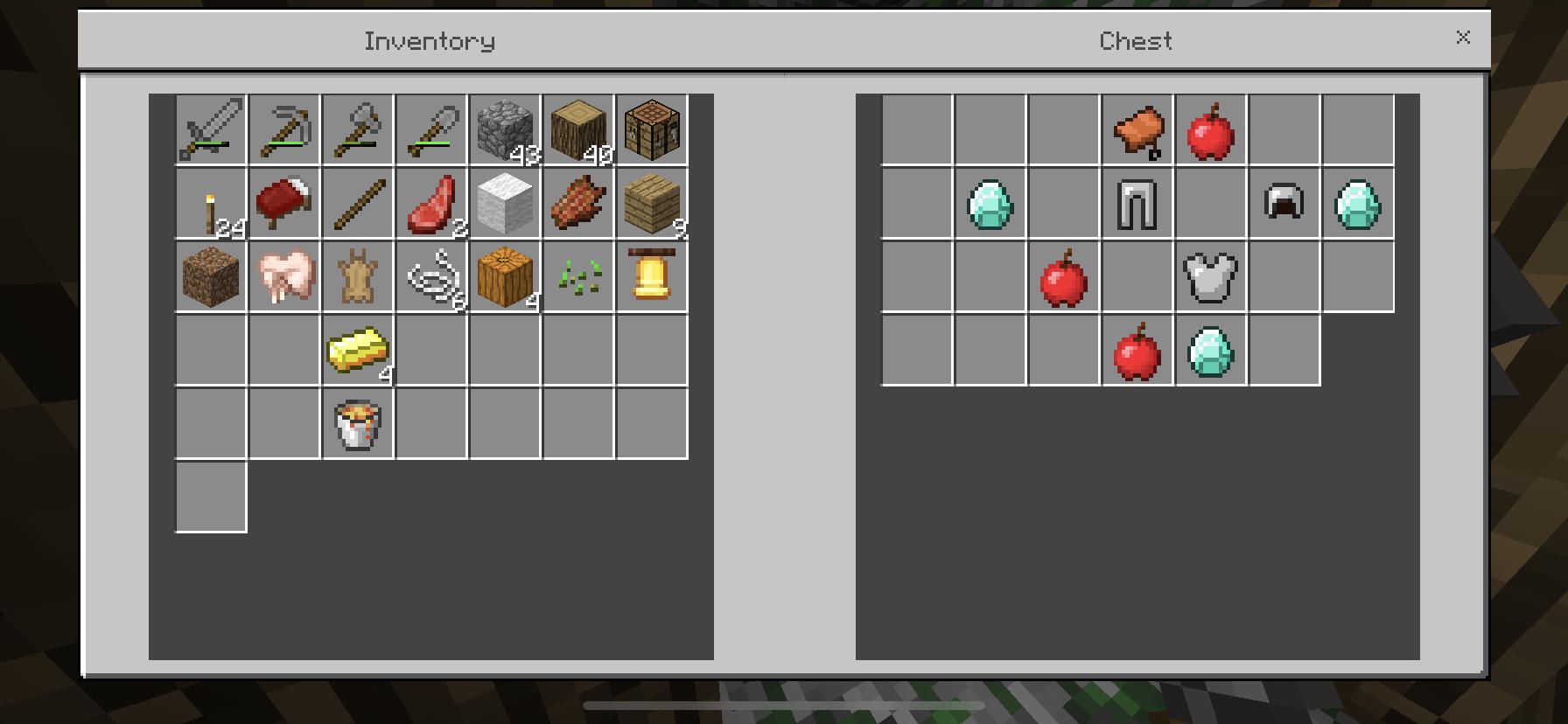Take the iron leggings from the chest

[1137, 203]
